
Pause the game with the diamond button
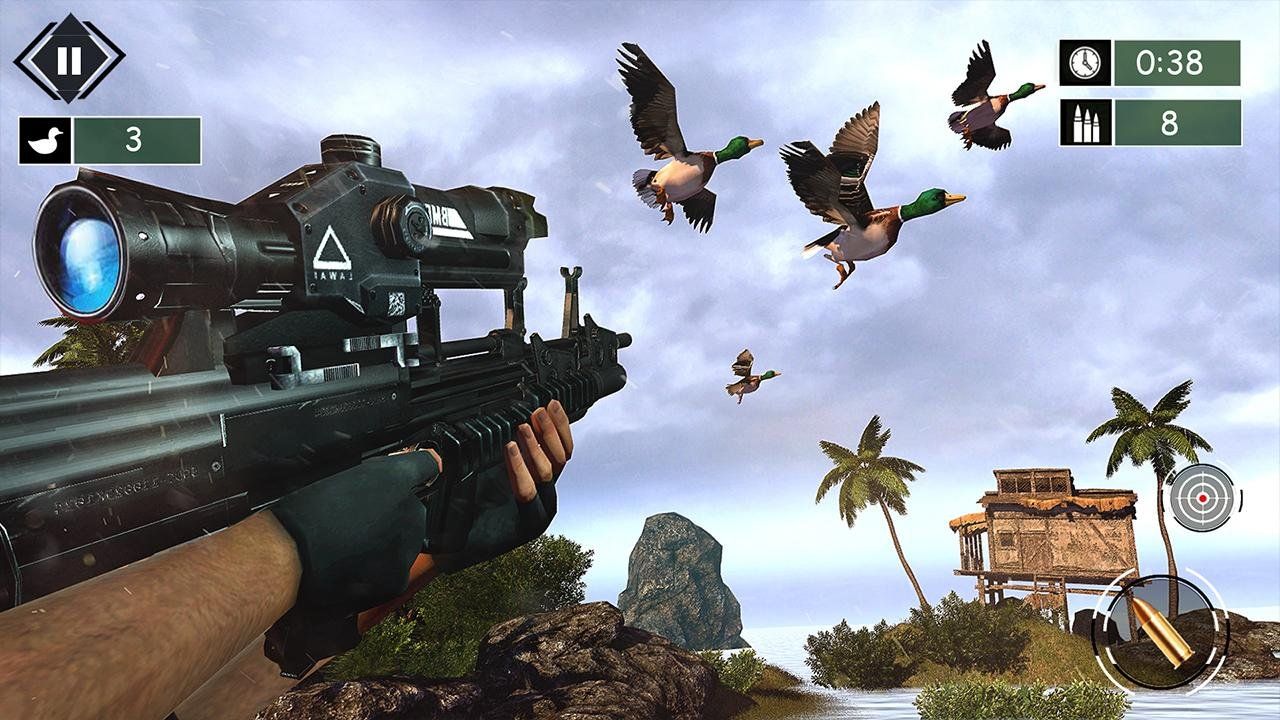69,60
